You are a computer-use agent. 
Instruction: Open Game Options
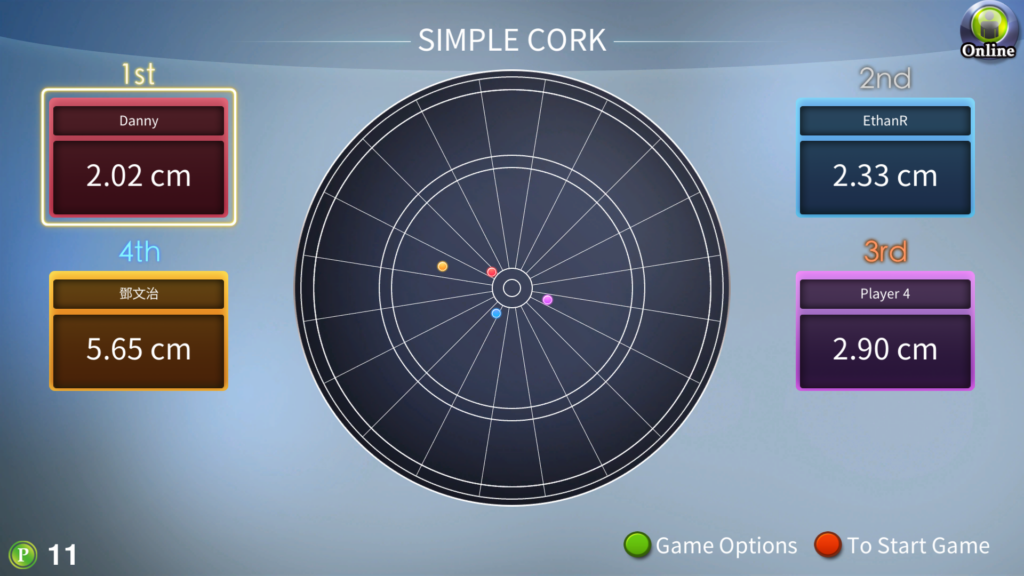(711, 545)
